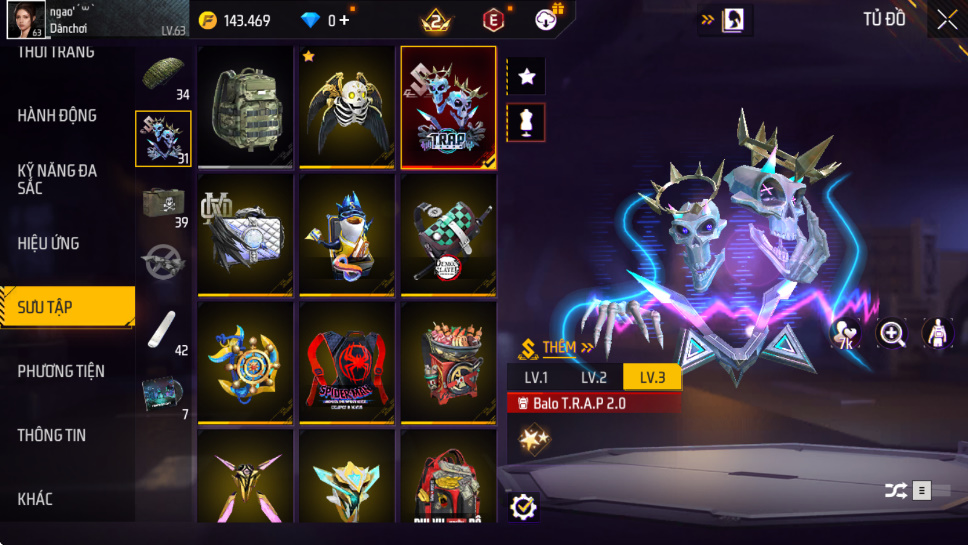Select the camouflage backpack item

[x=246, y=106]
